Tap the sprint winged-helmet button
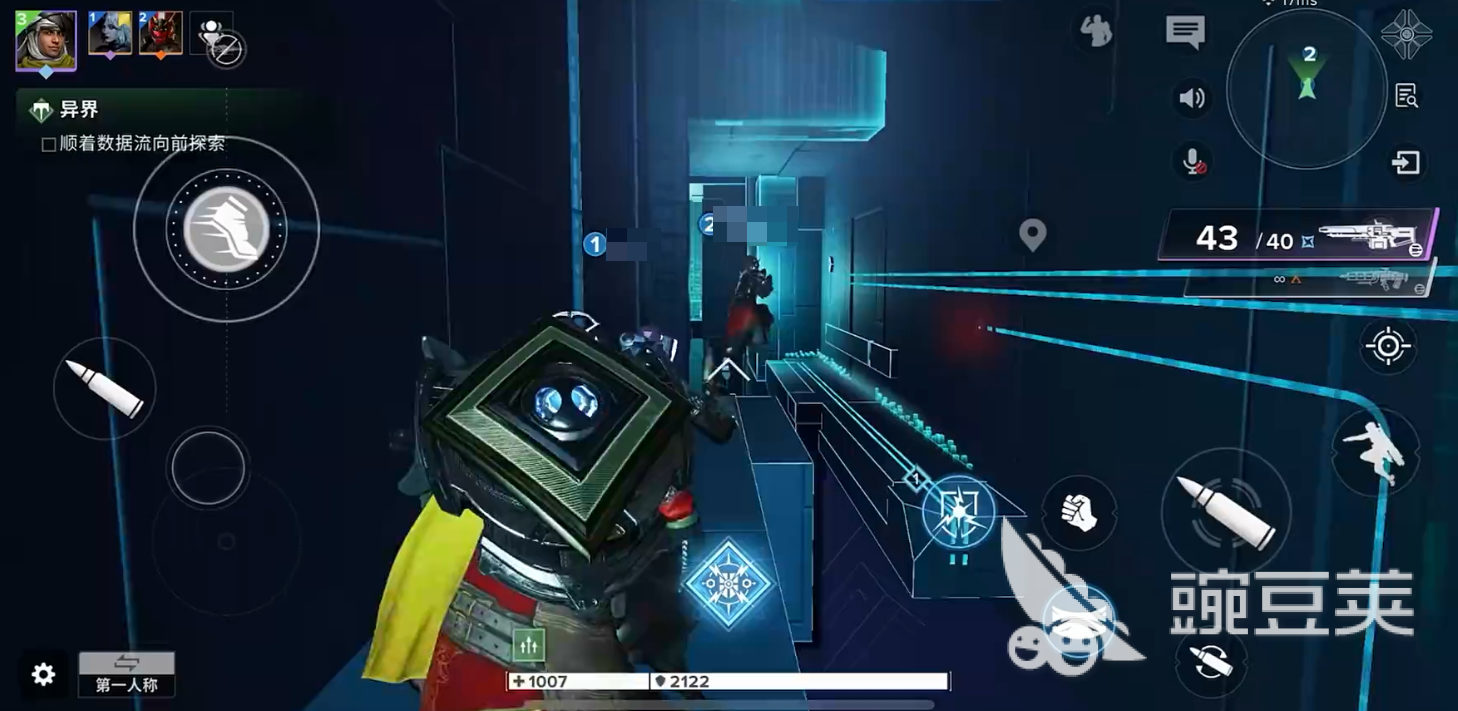The image size is (1458, 711). (226, 230)
